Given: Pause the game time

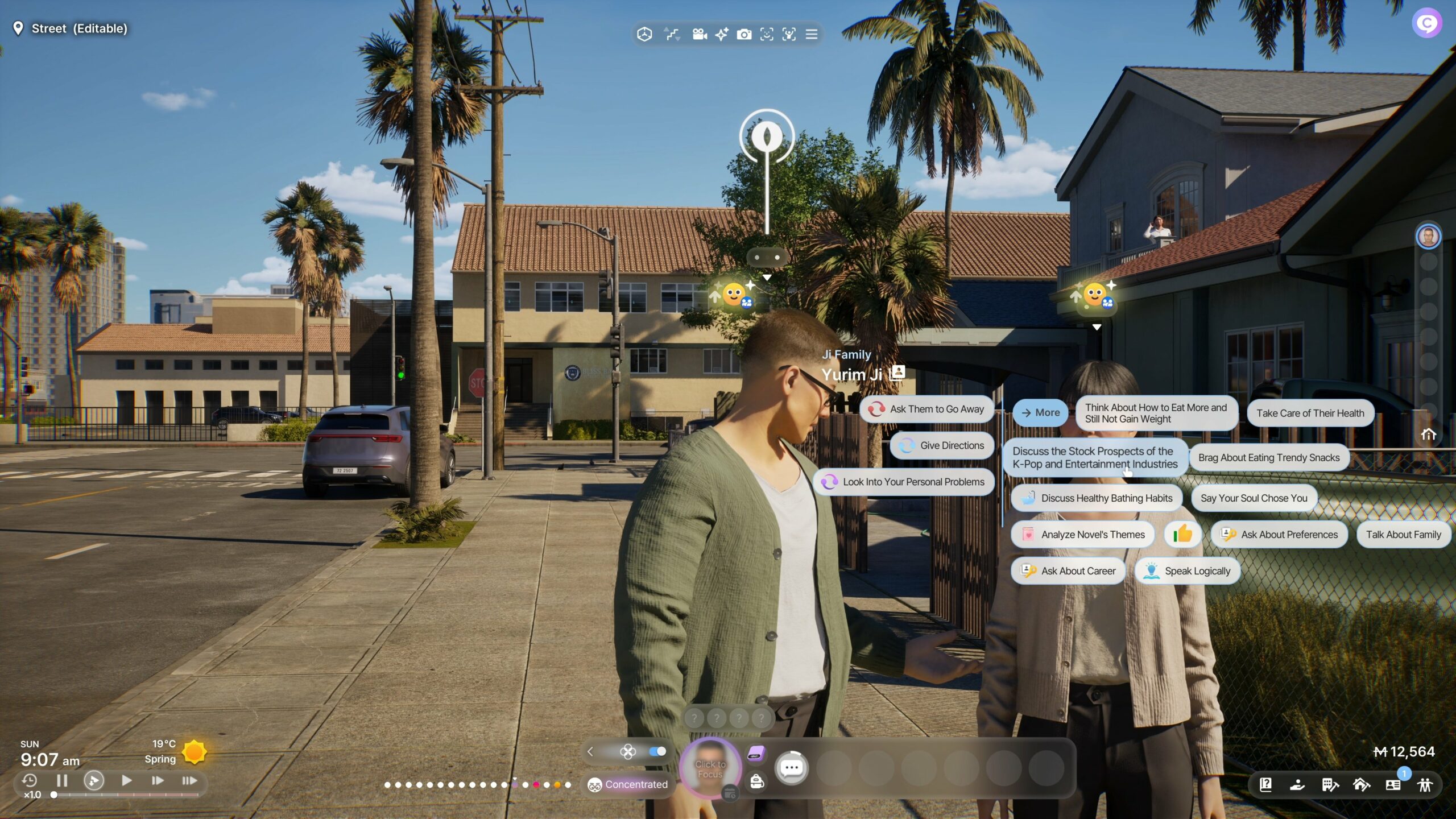Looking at the screenshot, I should pyautogui.click(x=62, y=780).
